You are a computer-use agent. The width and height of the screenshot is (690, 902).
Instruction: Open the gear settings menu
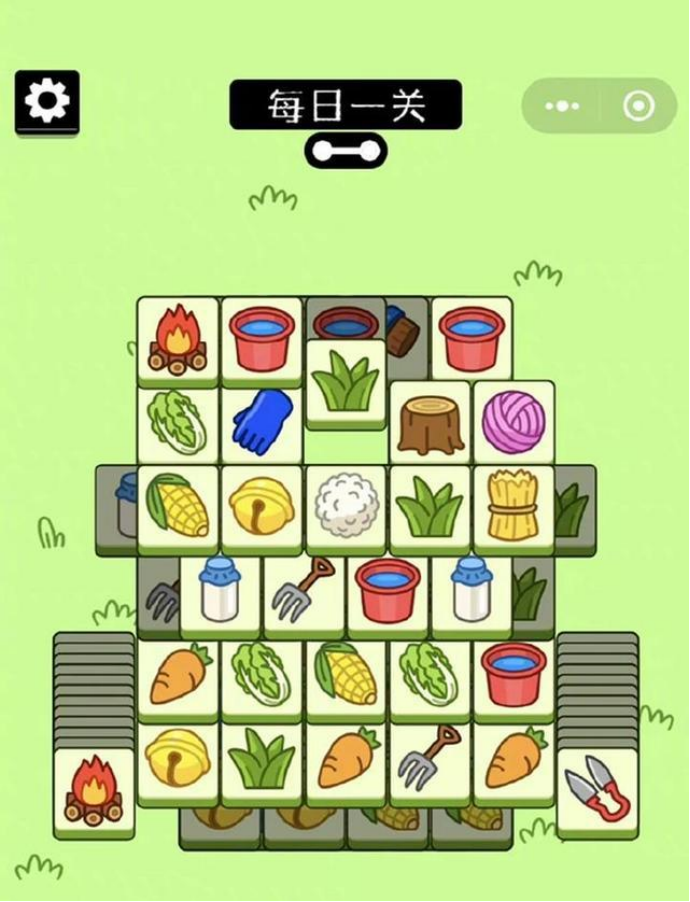pos(46,101)
